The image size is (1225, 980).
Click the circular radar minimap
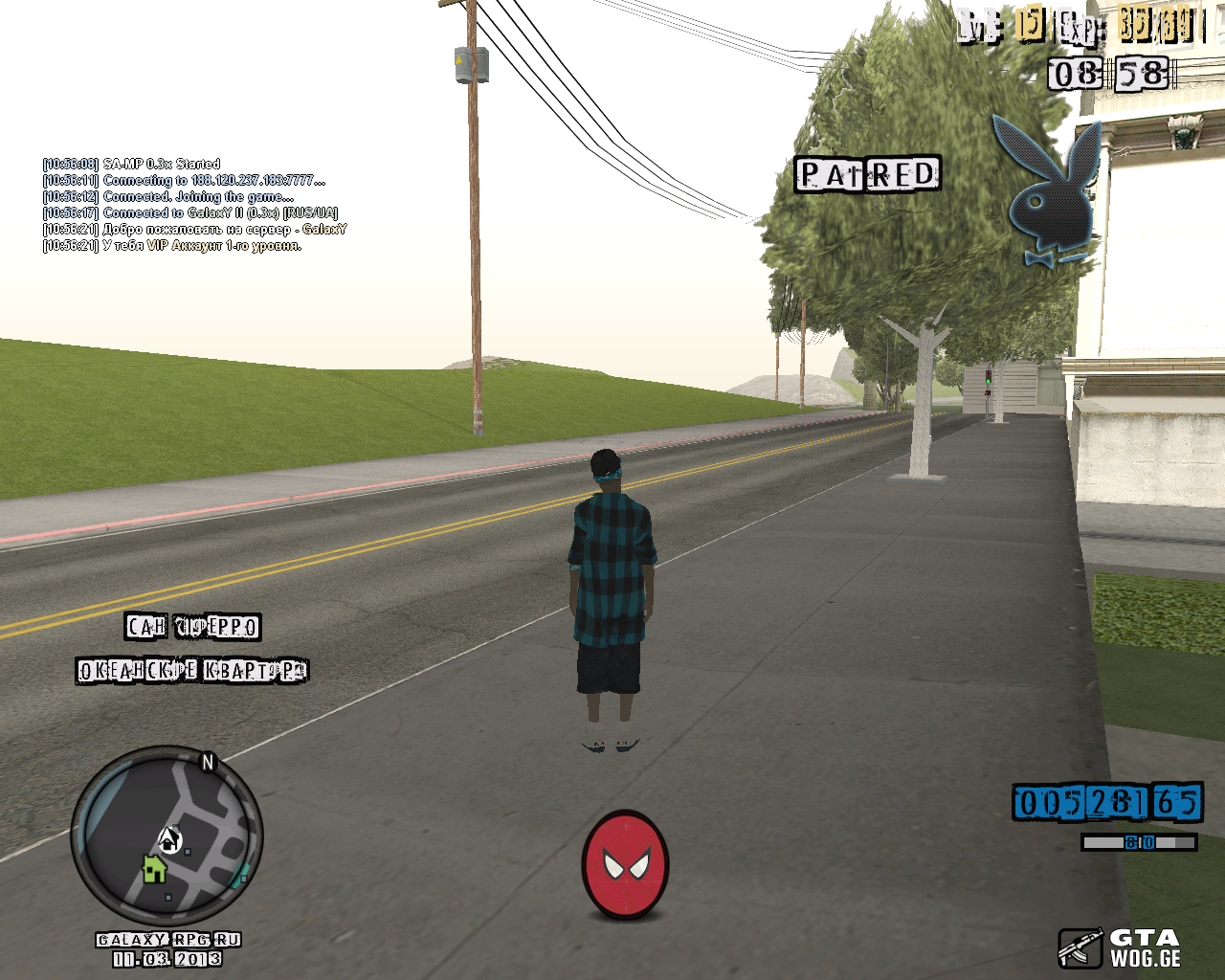(x=167, y=835)
